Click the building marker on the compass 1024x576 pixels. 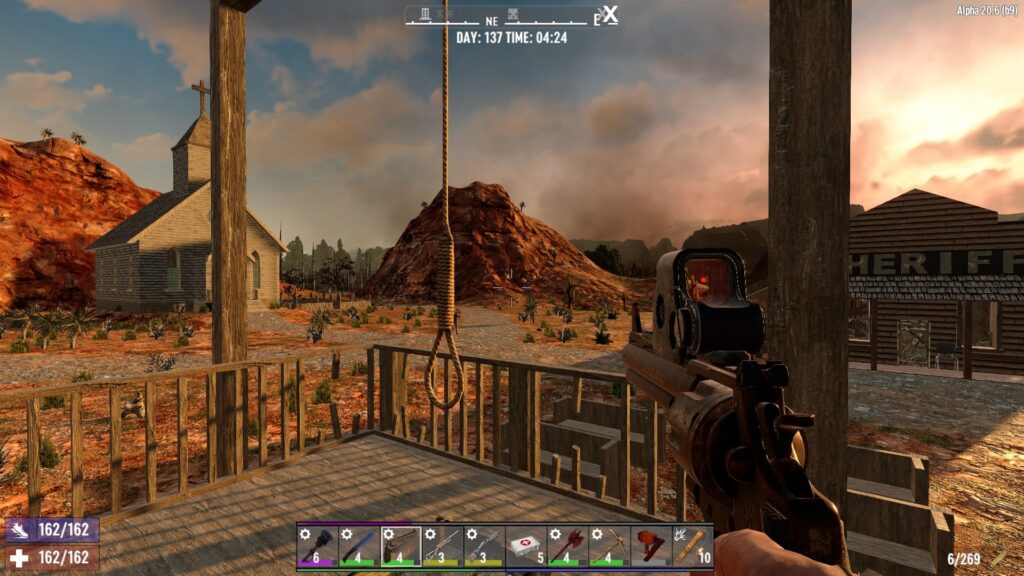click(x=424, y=14)
